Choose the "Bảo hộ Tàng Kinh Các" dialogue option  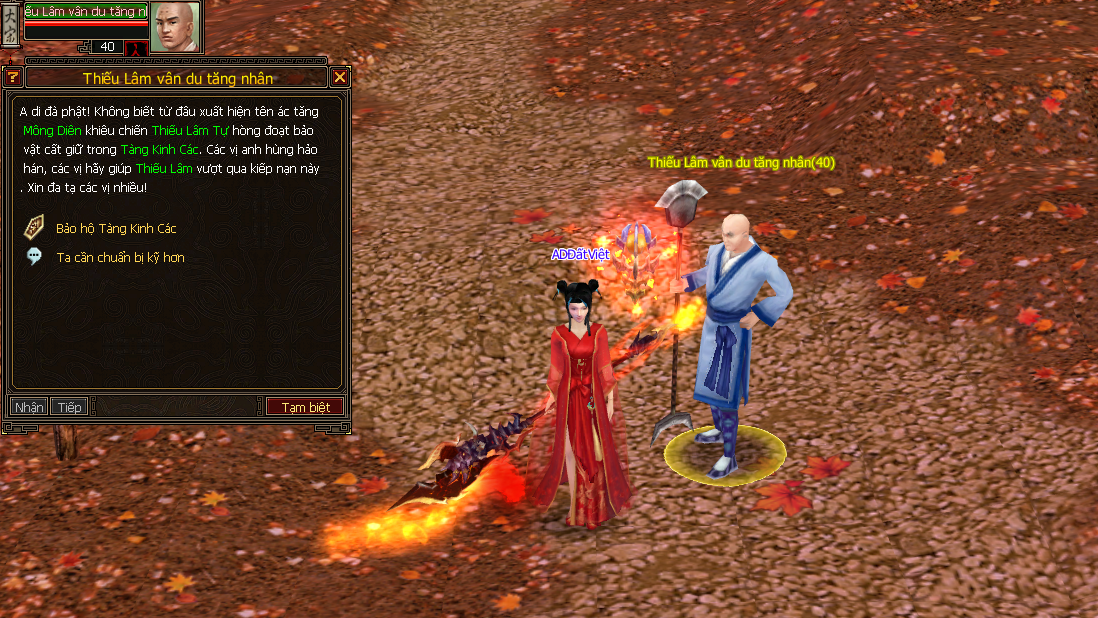[x=116, y=228]
